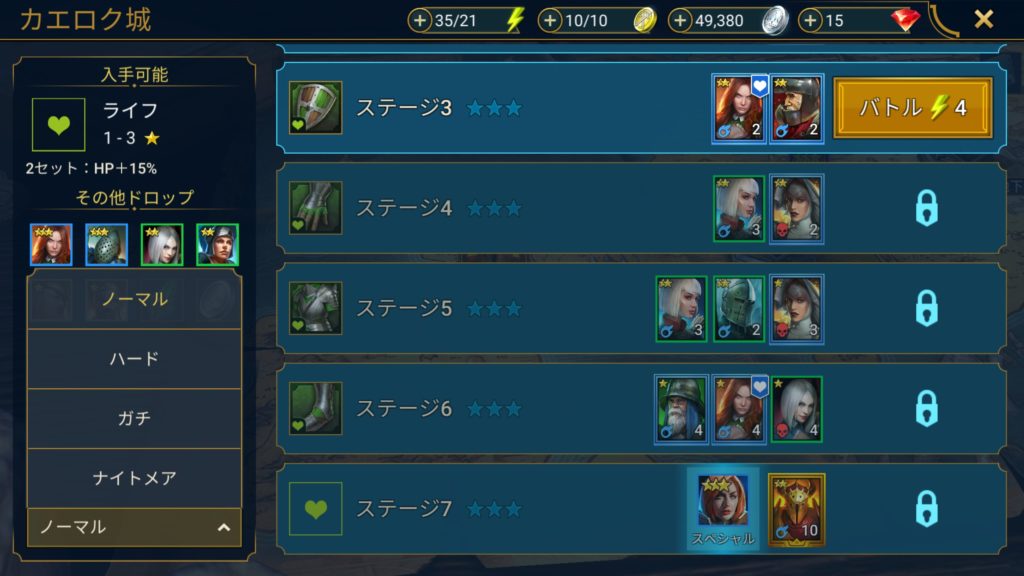1024x576 pixels.
Task: Select the ステージ4 row
Action: click(x=500, y=208)
